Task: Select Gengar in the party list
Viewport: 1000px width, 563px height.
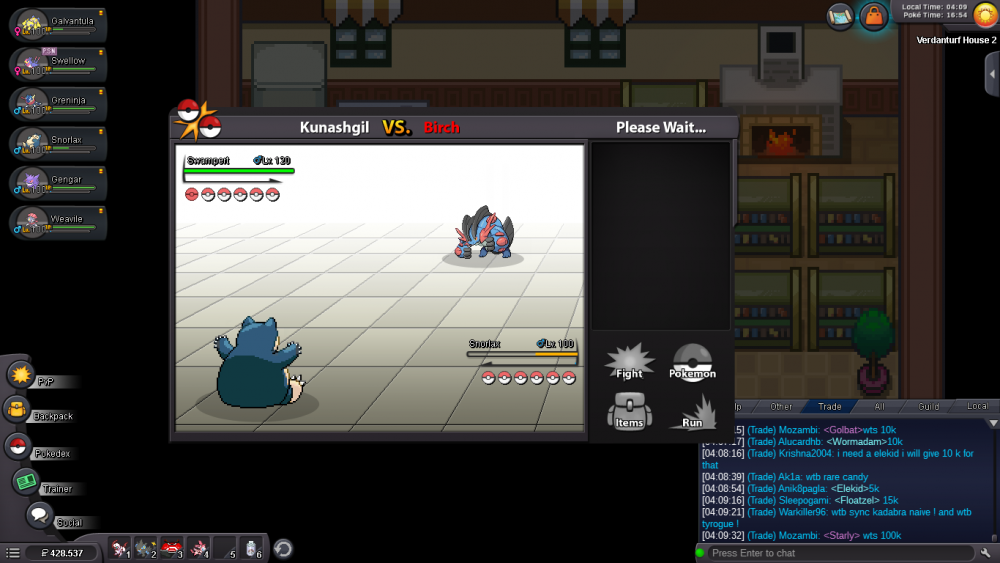Action: pyautogui.click(x=58, y=182)
